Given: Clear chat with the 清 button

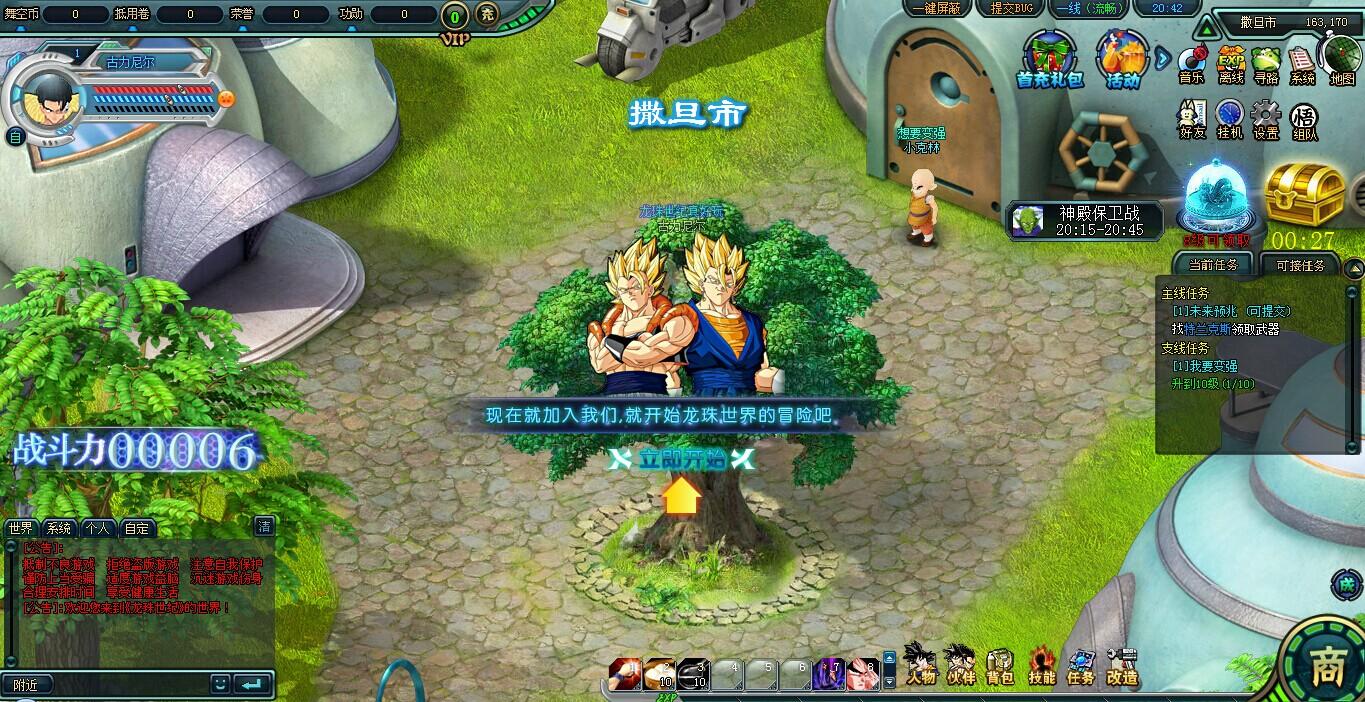Looking at the screenshot, I should tap(264, 526).
